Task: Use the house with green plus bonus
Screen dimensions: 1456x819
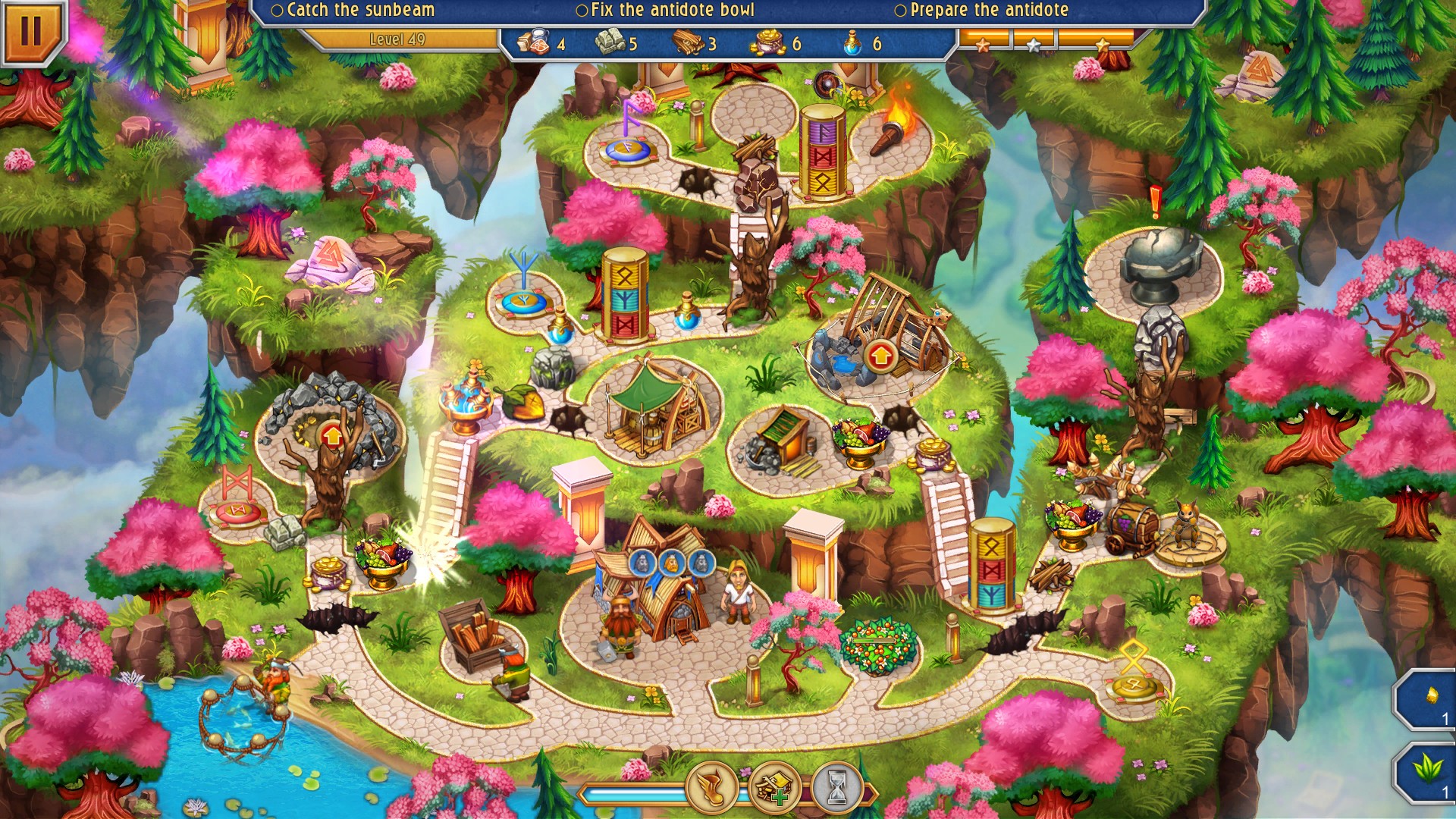Action: [773, 789]
